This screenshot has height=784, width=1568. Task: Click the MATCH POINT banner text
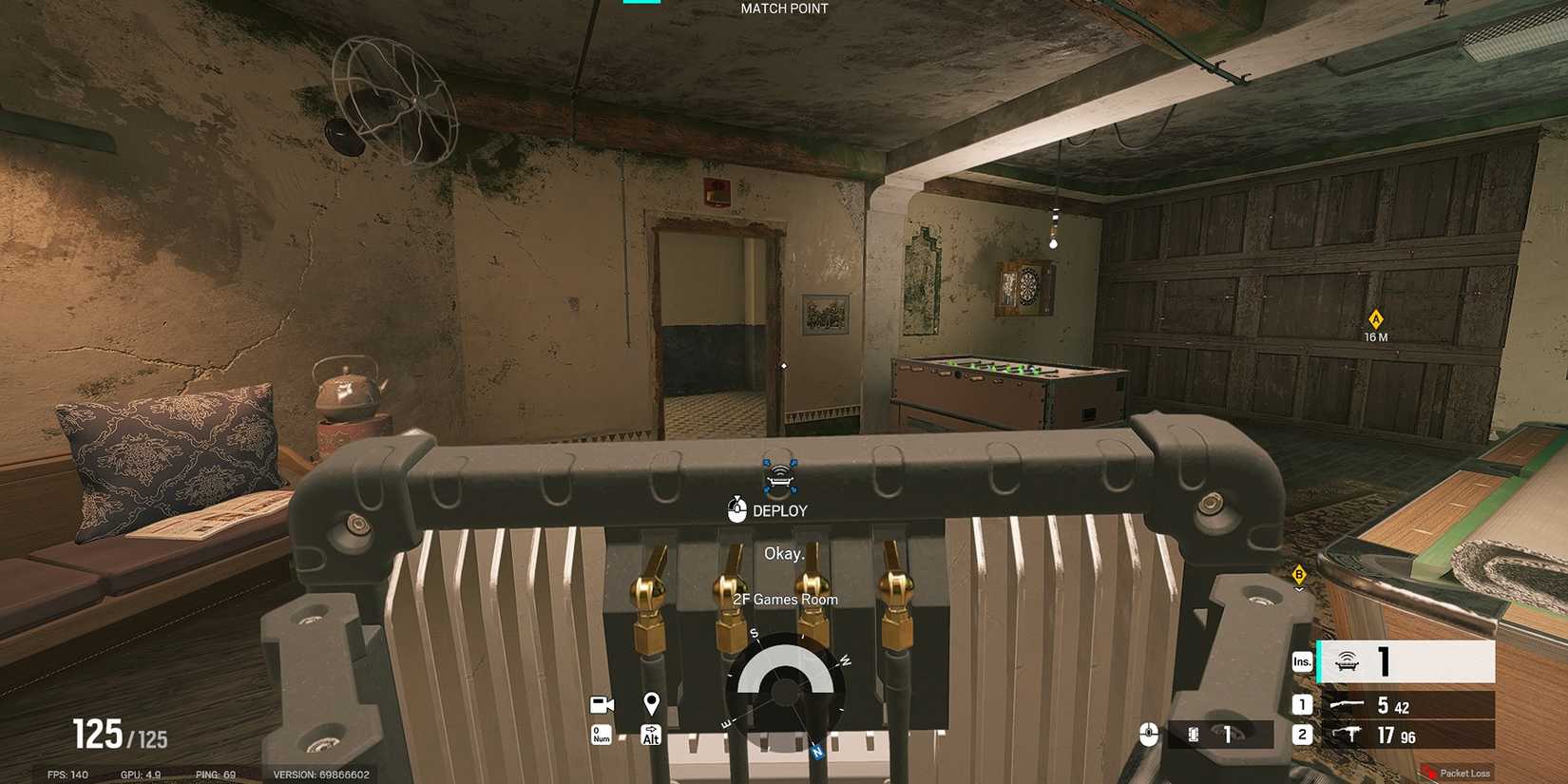[x=782, y=8]
